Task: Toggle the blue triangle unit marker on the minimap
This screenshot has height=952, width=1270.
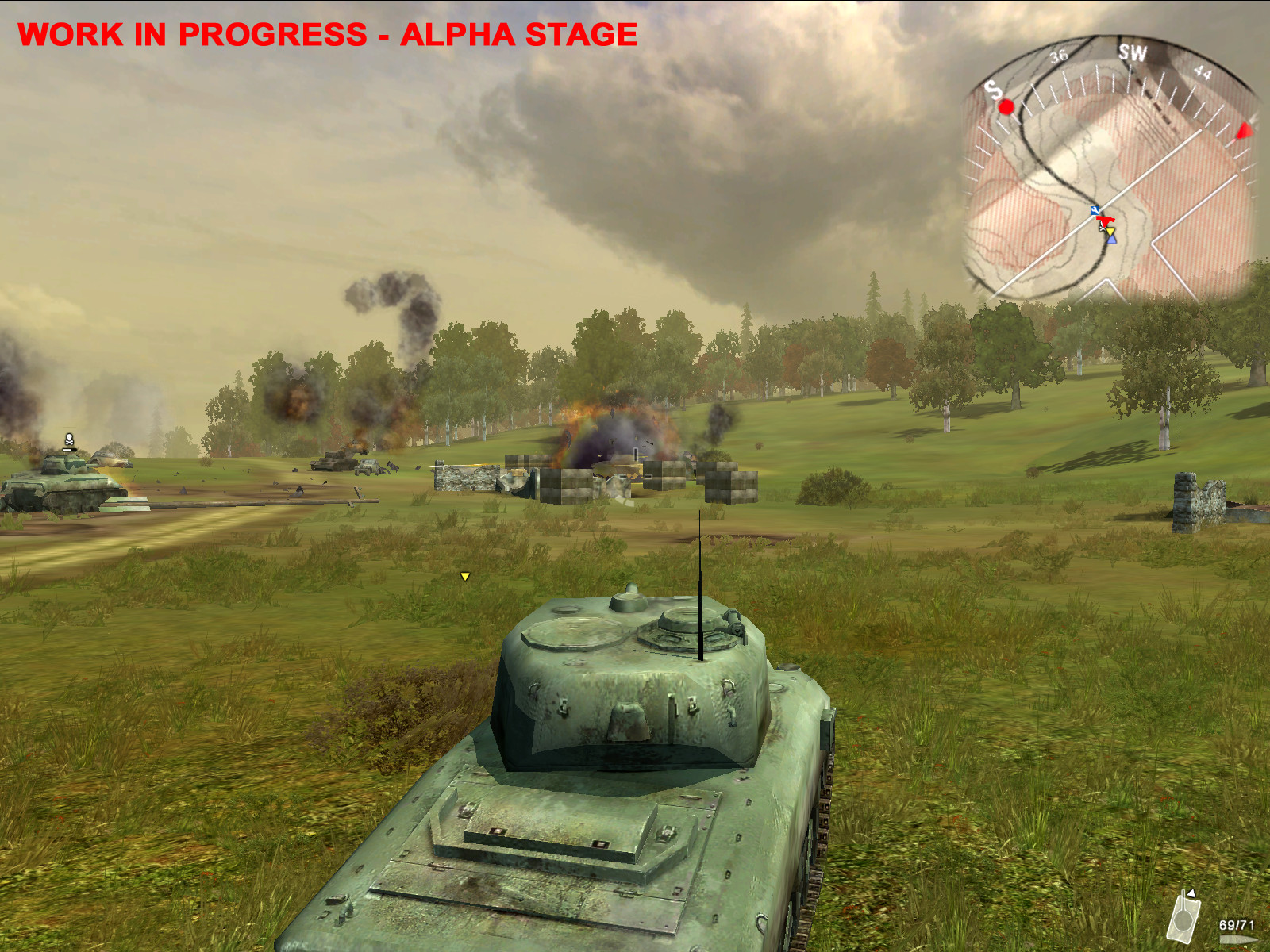Action: [1112, 240]
